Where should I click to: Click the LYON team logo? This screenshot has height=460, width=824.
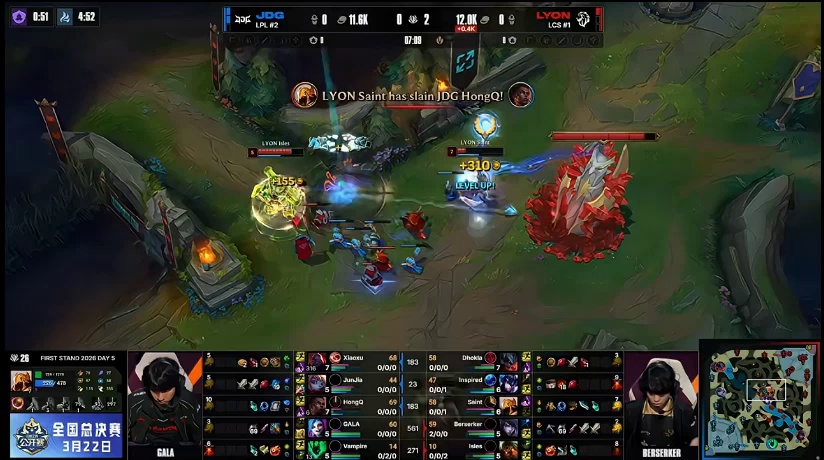click(584, 18)
